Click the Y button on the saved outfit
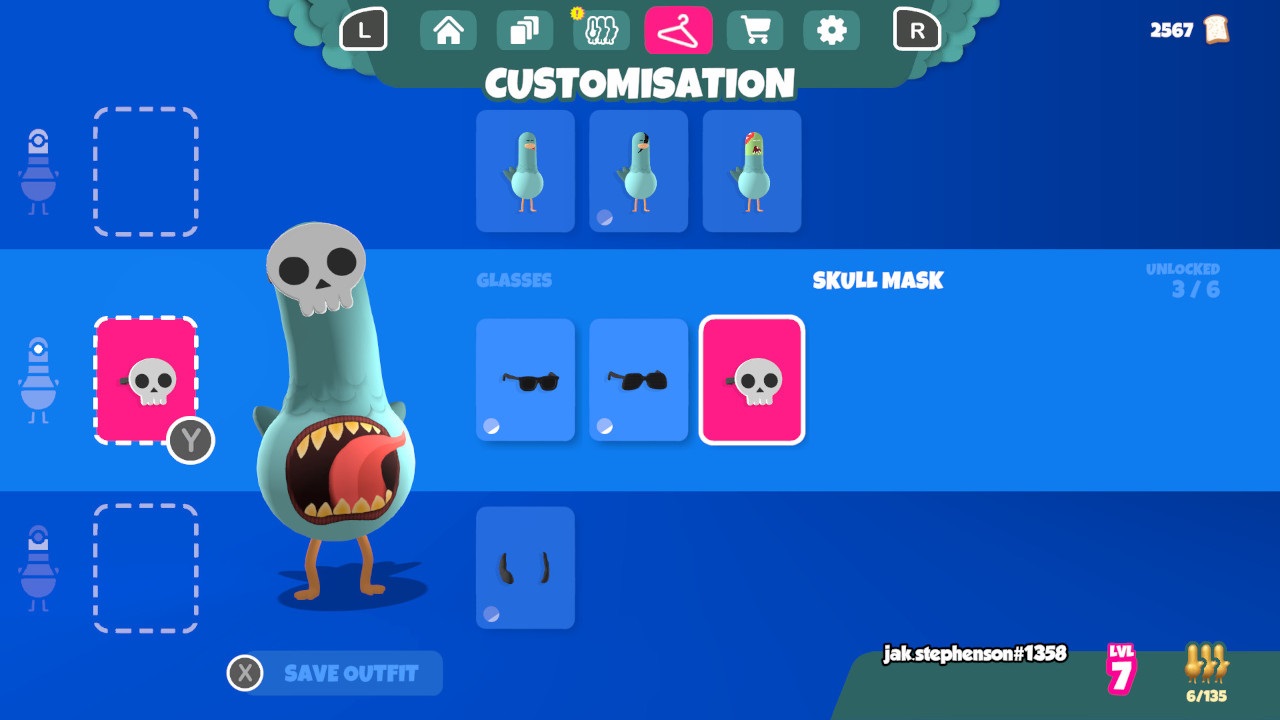 (x=190, y=442)
